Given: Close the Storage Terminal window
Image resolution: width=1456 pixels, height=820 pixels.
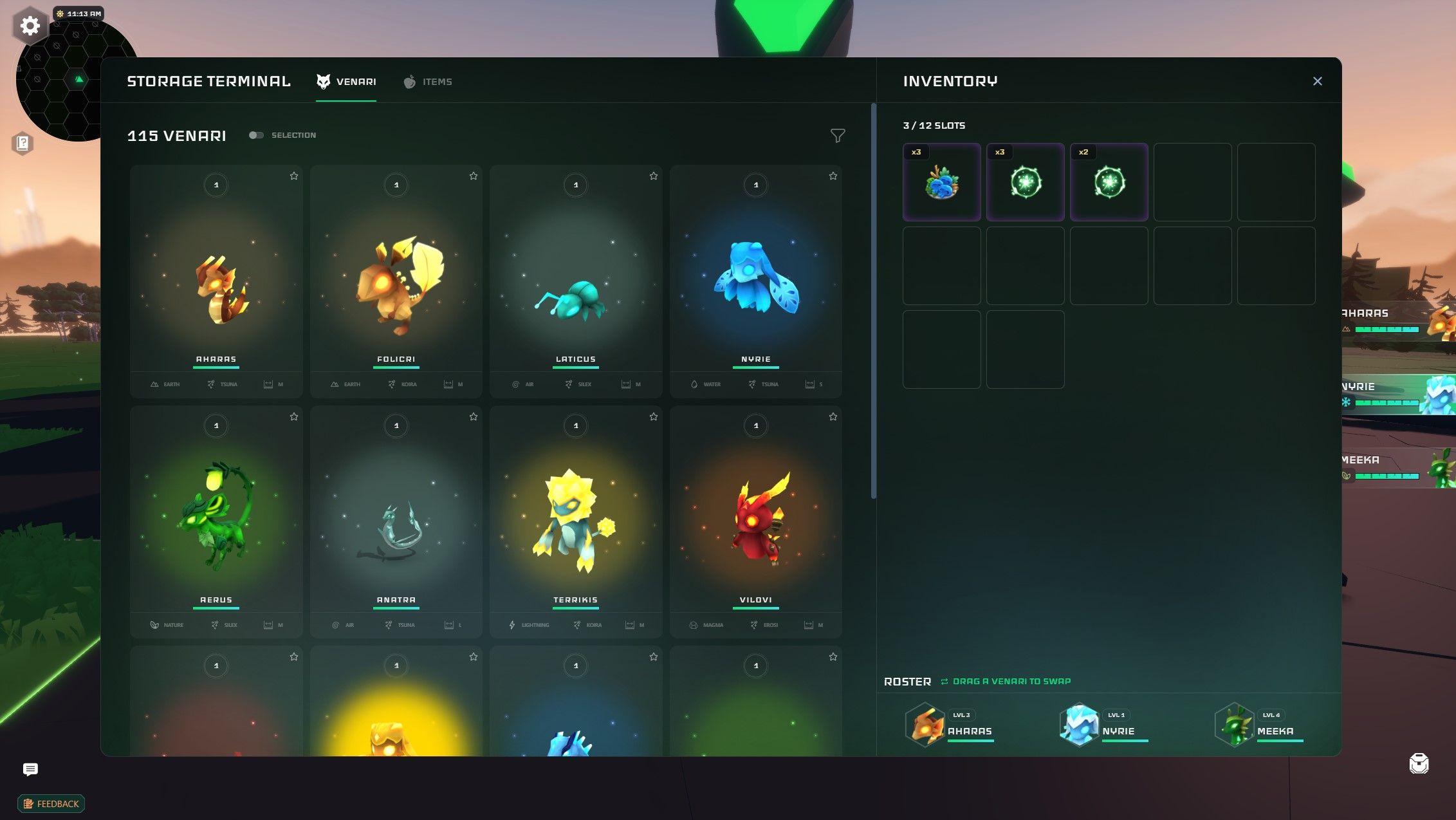Looking at the screenshot, I should click(x=1317, y=81).
